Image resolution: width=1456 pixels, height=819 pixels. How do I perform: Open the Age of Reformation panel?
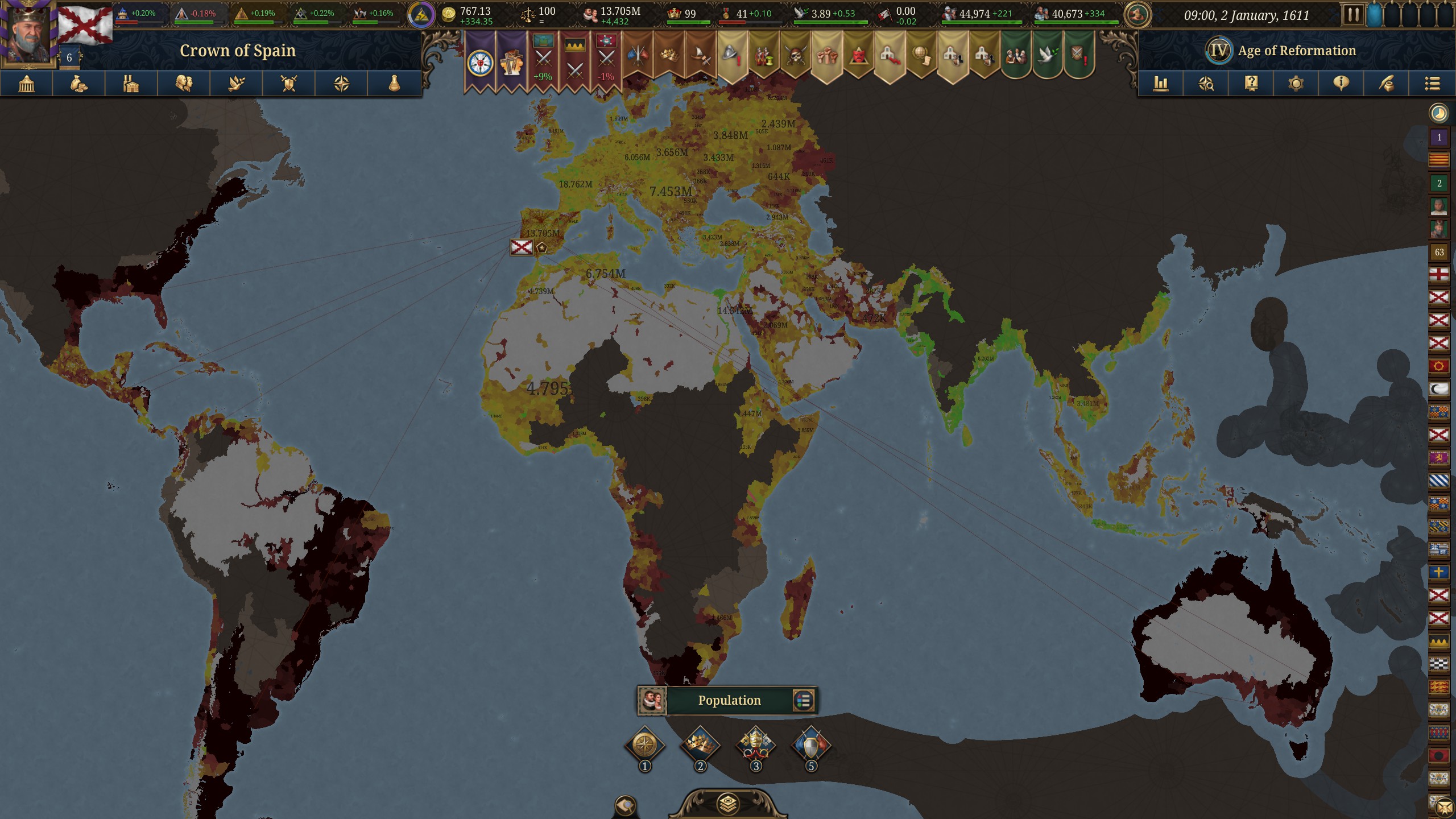click(x=1297, y=50)
